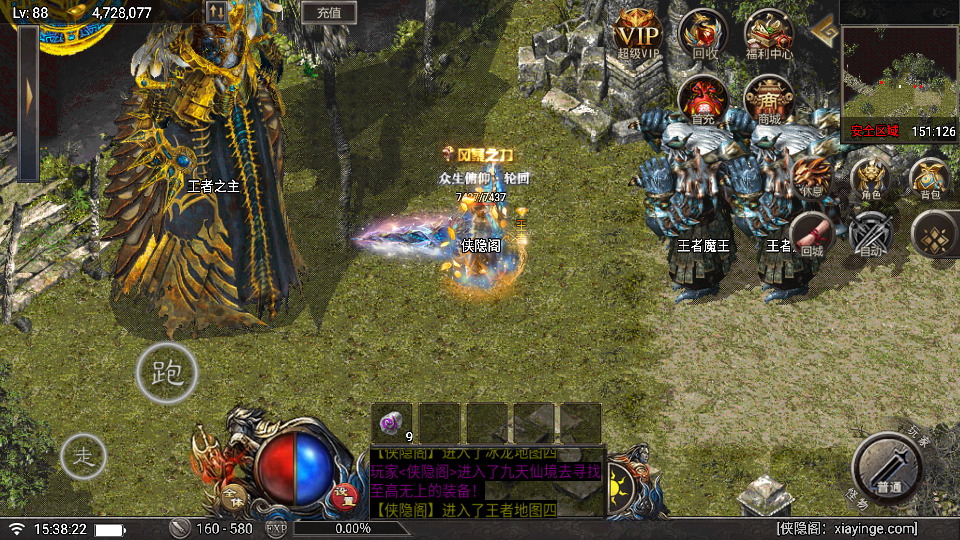Open the 商城 shop
Image resolution: width=960 pixels, height=540 pixels.
[769, 98]
